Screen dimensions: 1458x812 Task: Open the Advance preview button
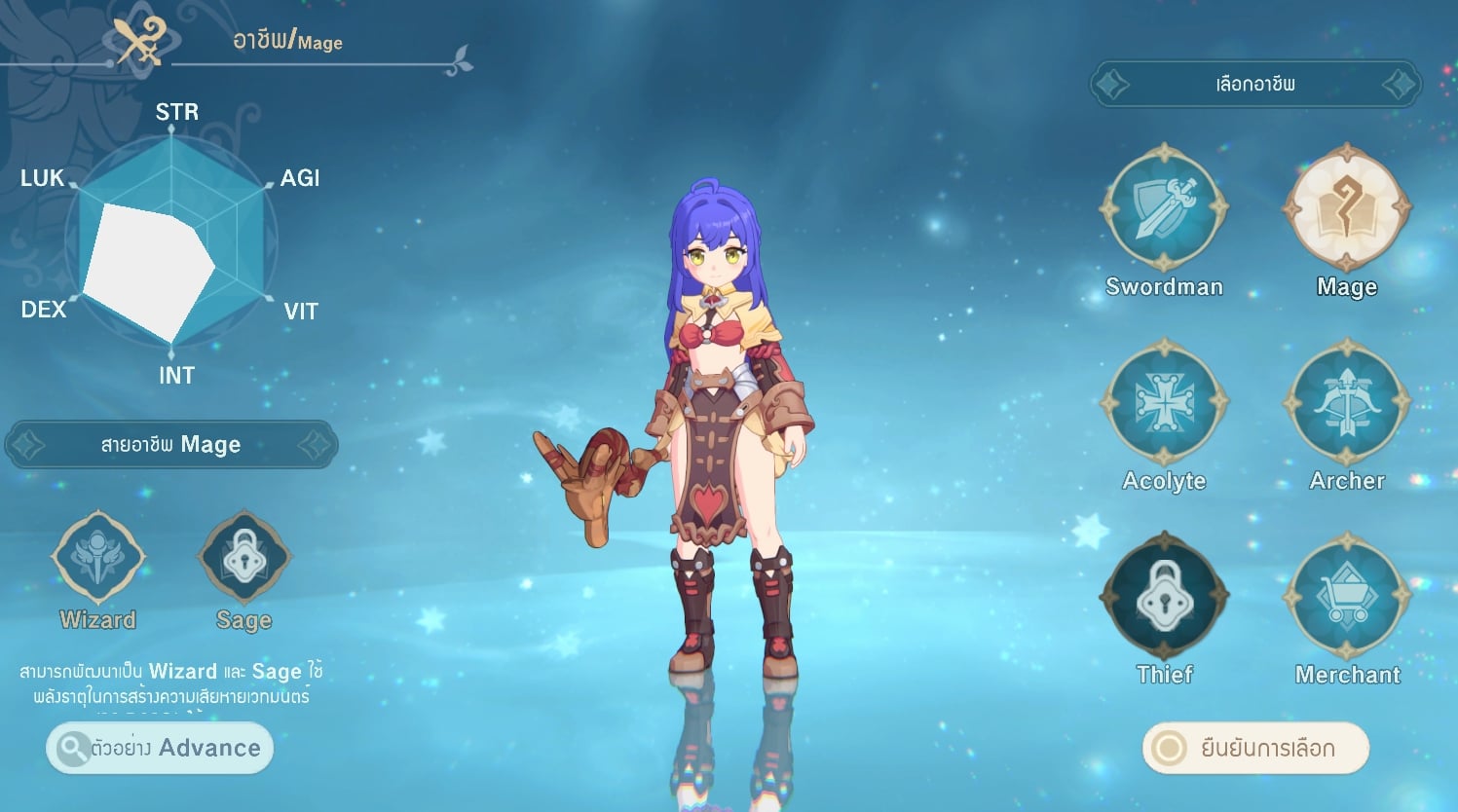pyautogui.click(x=160, y=748)
